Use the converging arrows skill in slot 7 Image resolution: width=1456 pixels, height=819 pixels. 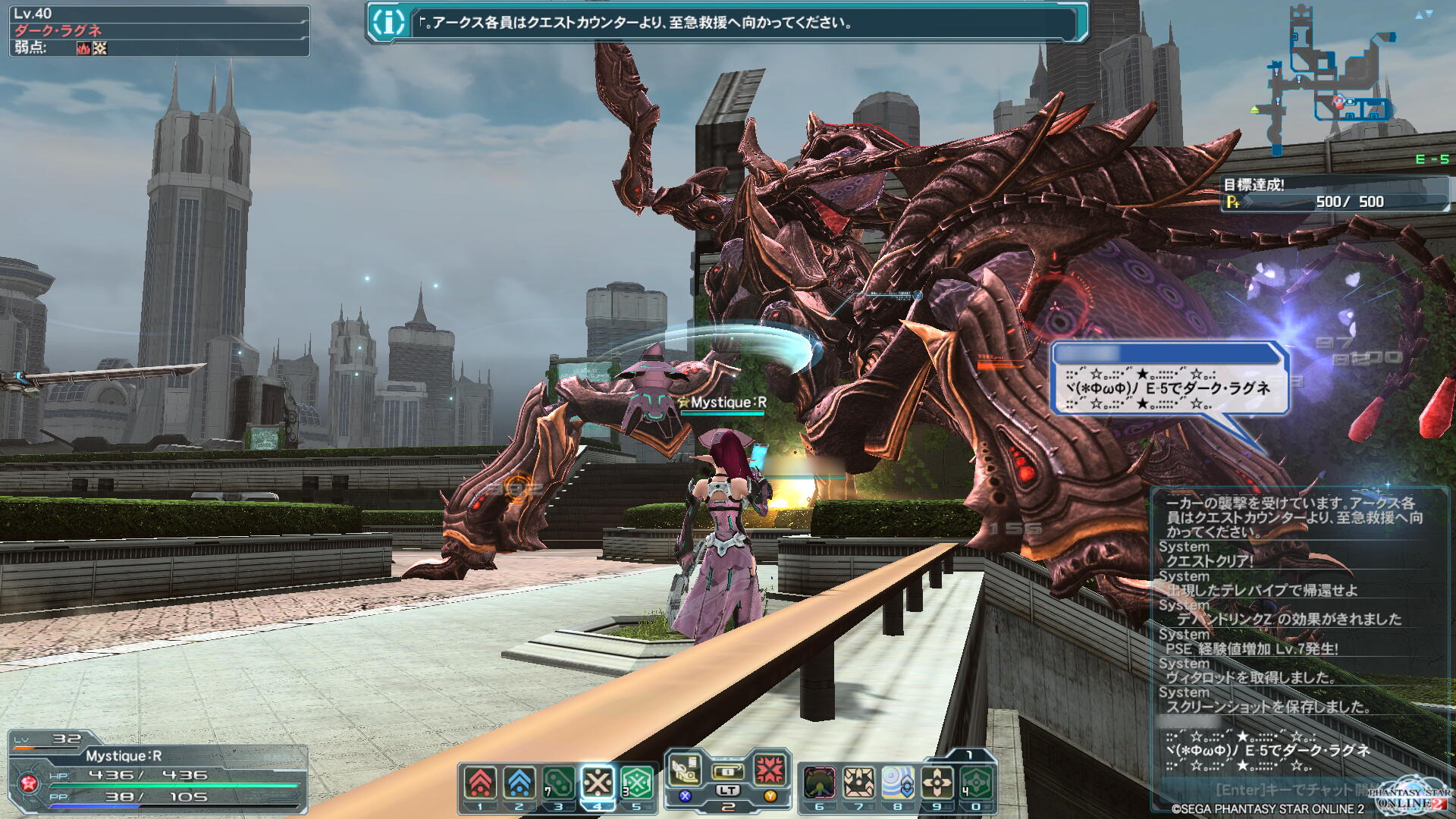click(x=858, y=783)
